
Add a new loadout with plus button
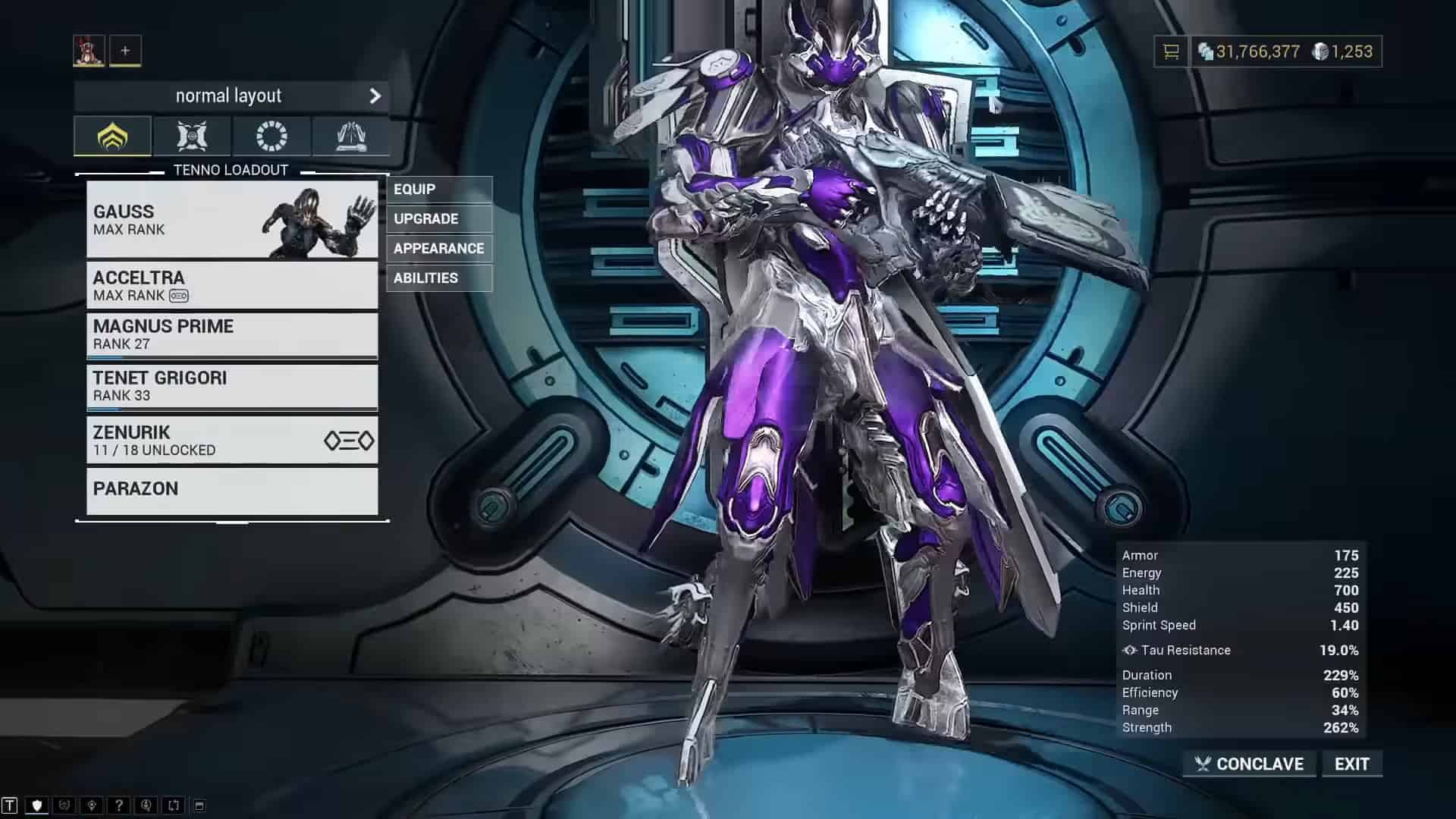click(x=125, y=51)
